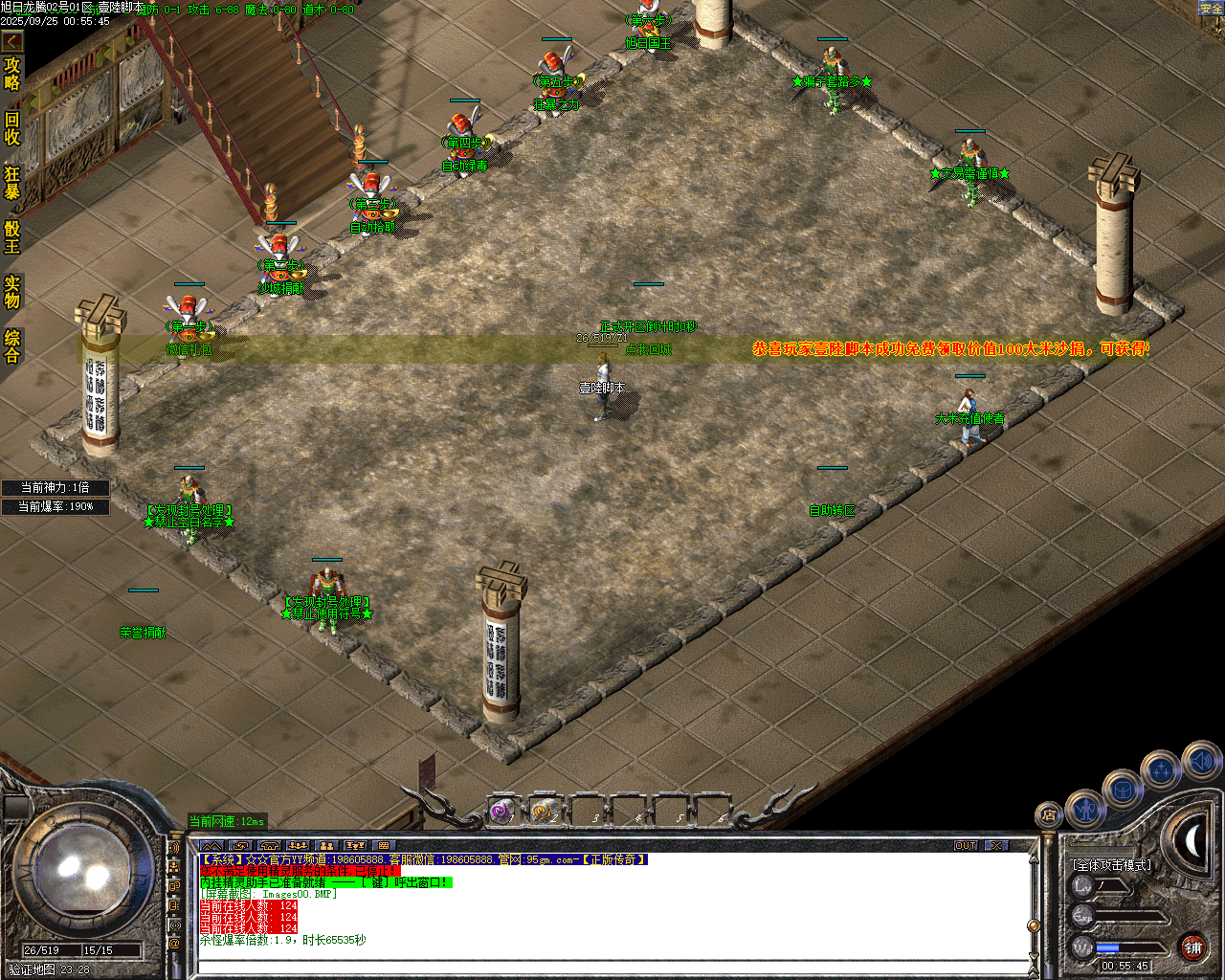This screenshot has width=1225, height=980.
Task: Toggle 全体攻击模式 attack mode label
Action: (x=1112, y=864)
